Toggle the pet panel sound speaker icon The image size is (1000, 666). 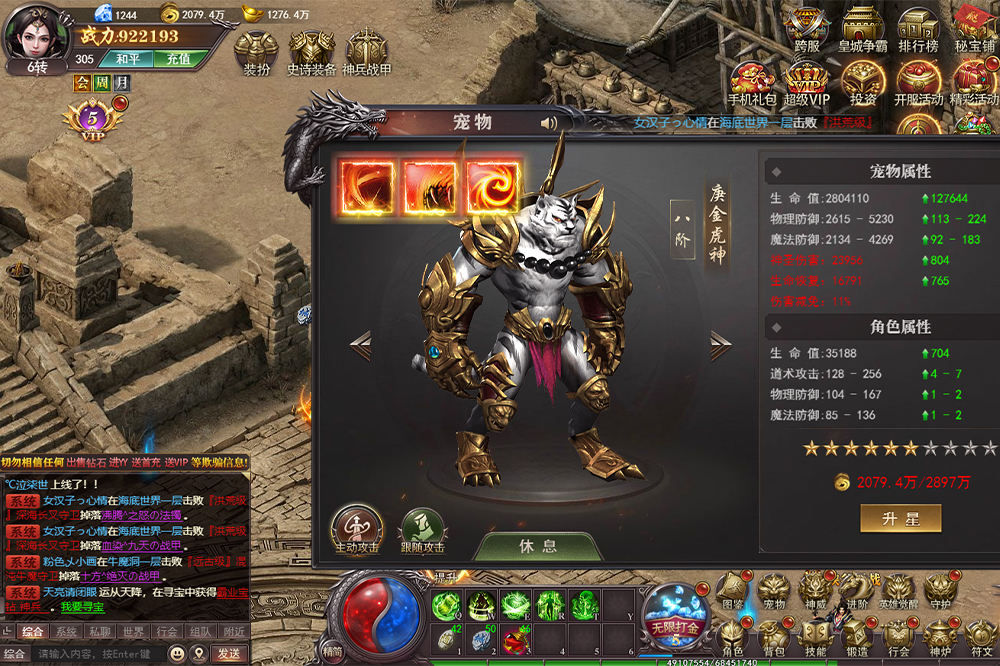pos(549,123)
